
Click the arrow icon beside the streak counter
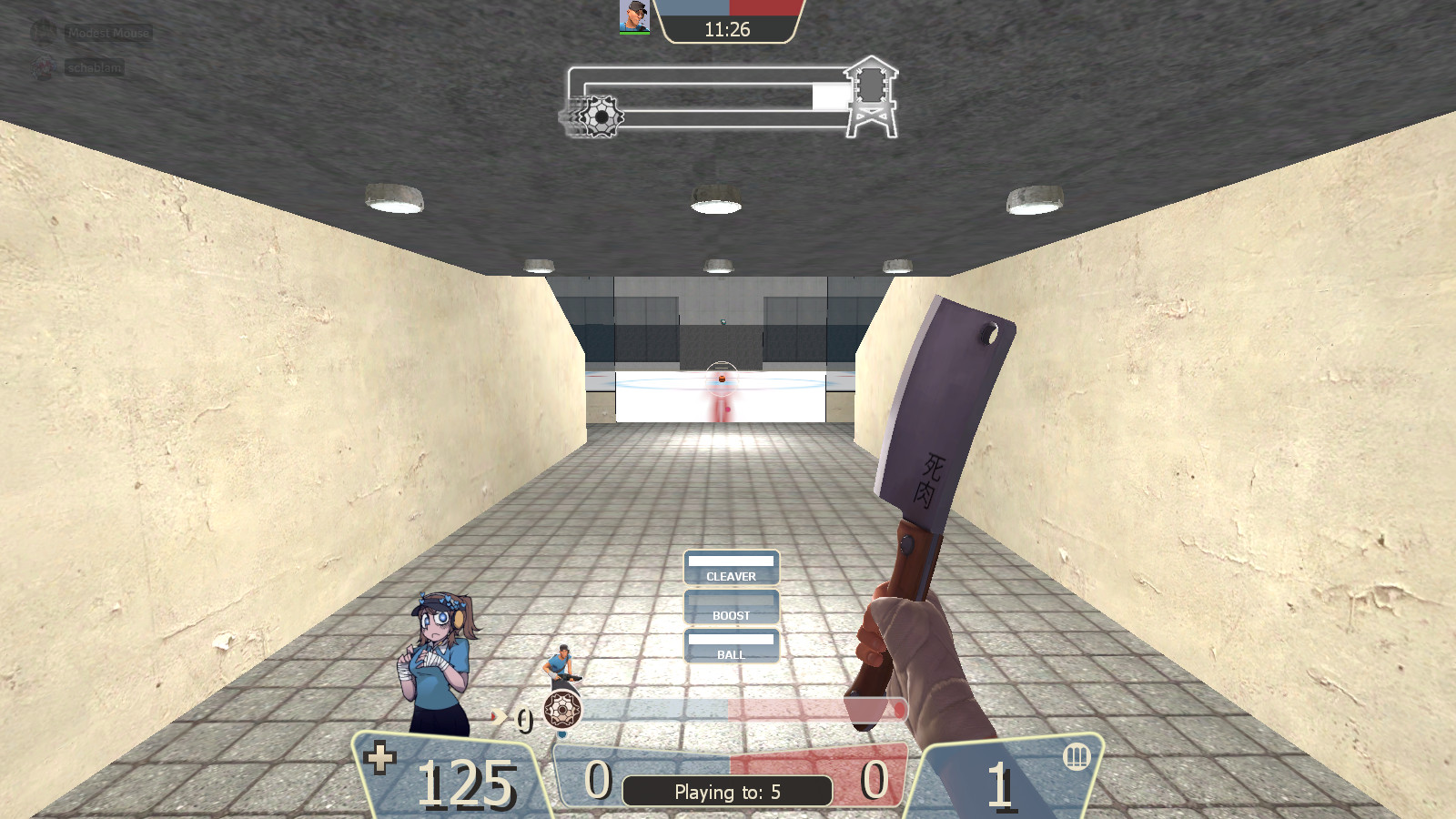pyautogui.click(x=500, y=718)
